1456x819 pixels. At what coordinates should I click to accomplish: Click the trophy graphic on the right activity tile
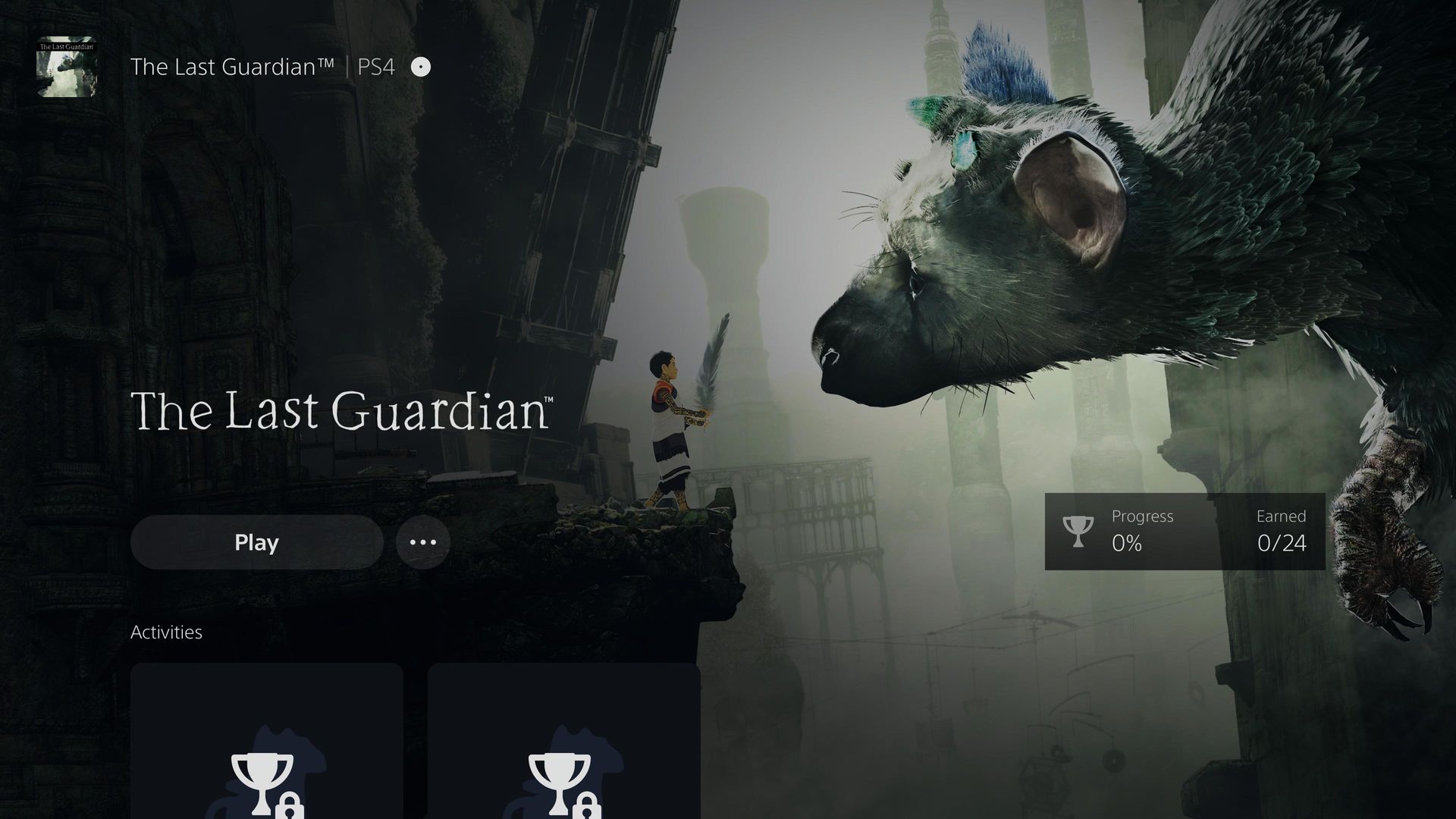click(559, 766)
